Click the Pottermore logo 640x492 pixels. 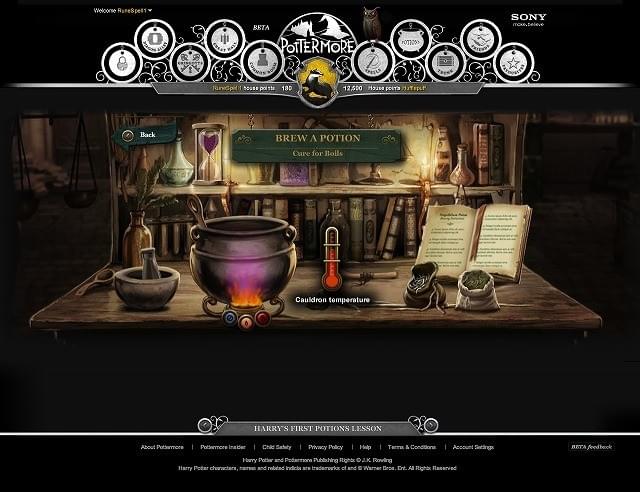tap(316, 40)
